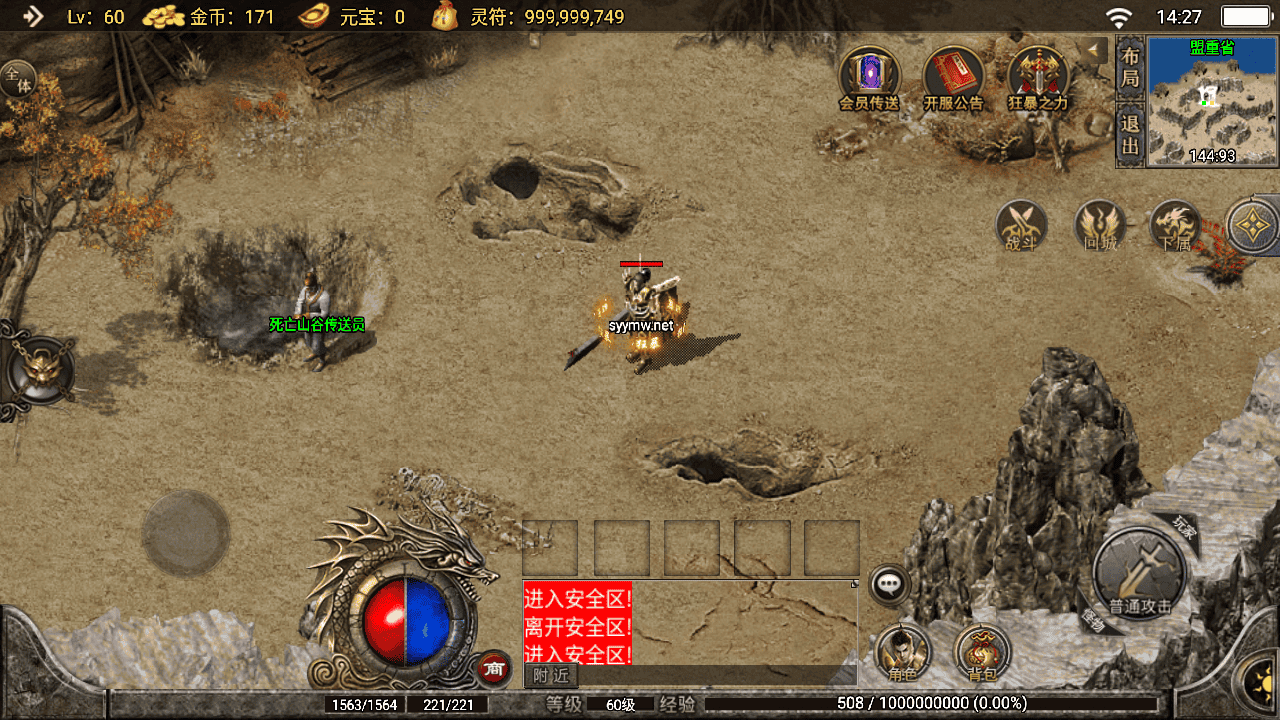
Task: Switch to the 附近 nearby chat tab
Action: point(551,676)
